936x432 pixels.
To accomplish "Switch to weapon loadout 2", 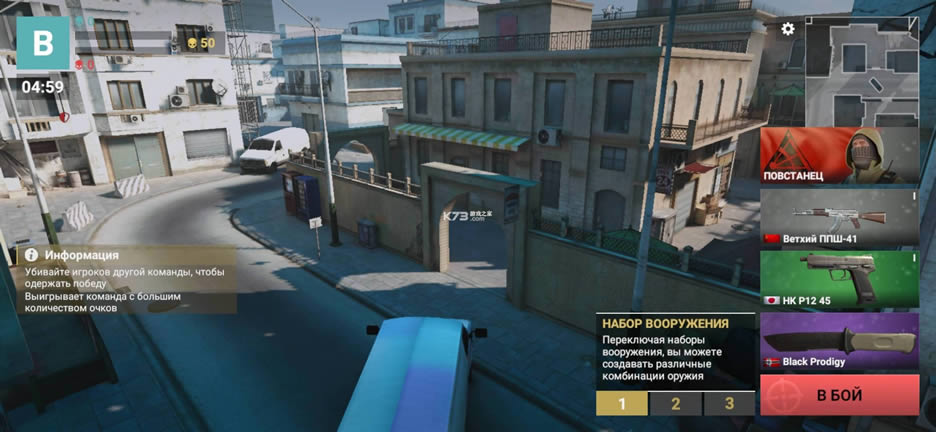I will (x=675, y=404).
